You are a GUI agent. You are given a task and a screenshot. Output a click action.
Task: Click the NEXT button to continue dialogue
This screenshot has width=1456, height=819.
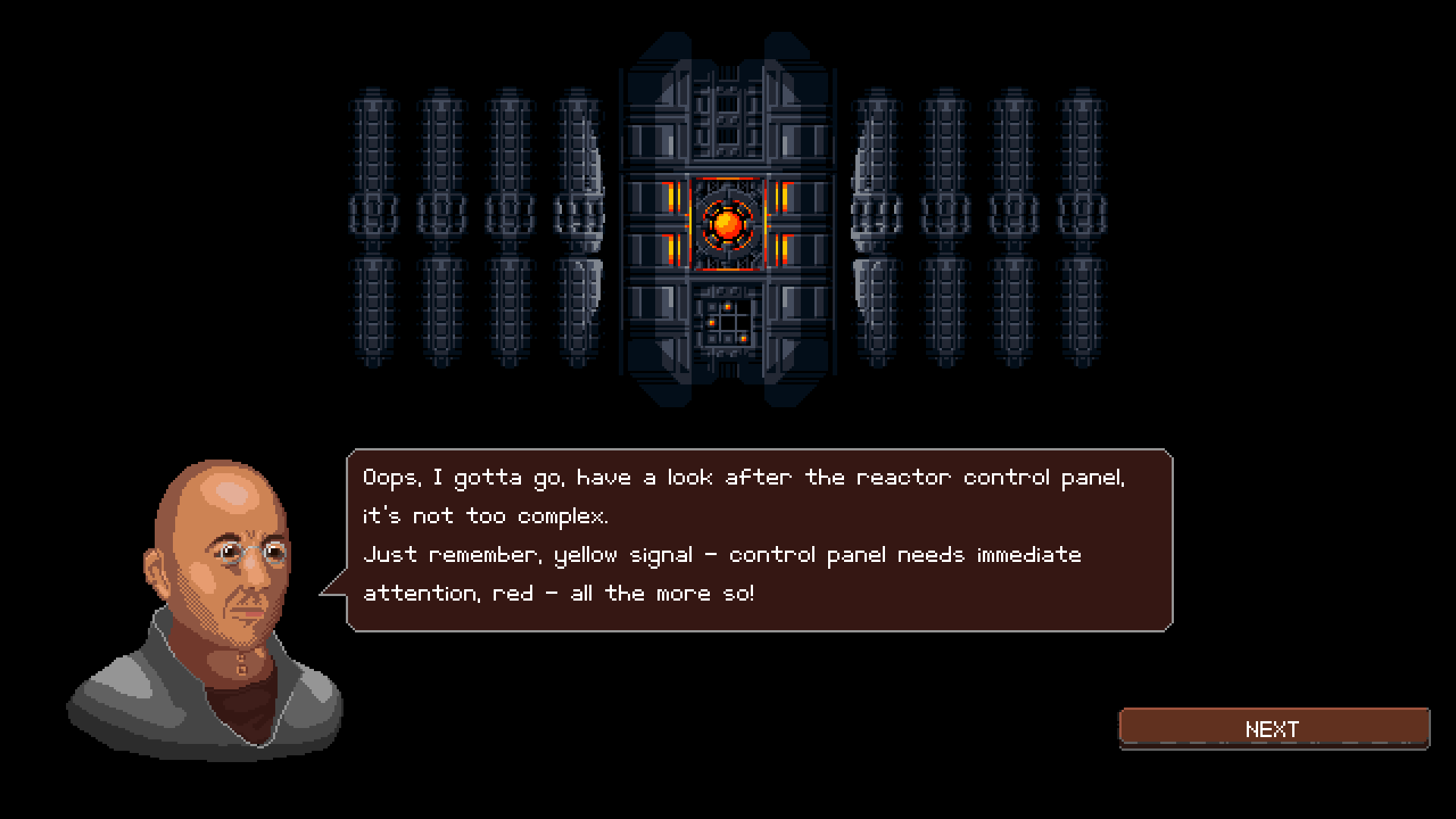(1274, 728)
